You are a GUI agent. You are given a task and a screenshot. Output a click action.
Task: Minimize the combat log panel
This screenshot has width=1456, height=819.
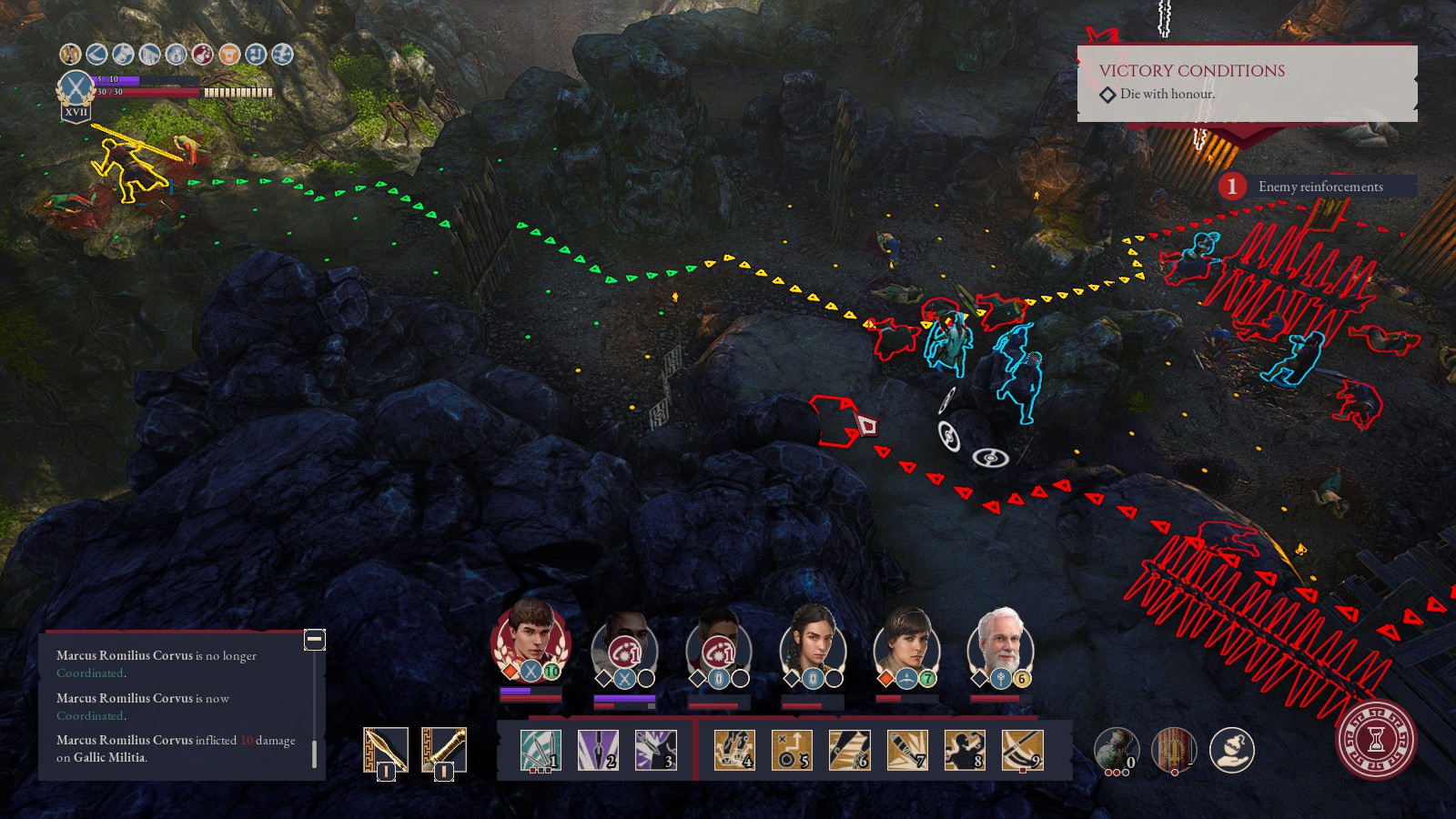[x=314, y=639]
